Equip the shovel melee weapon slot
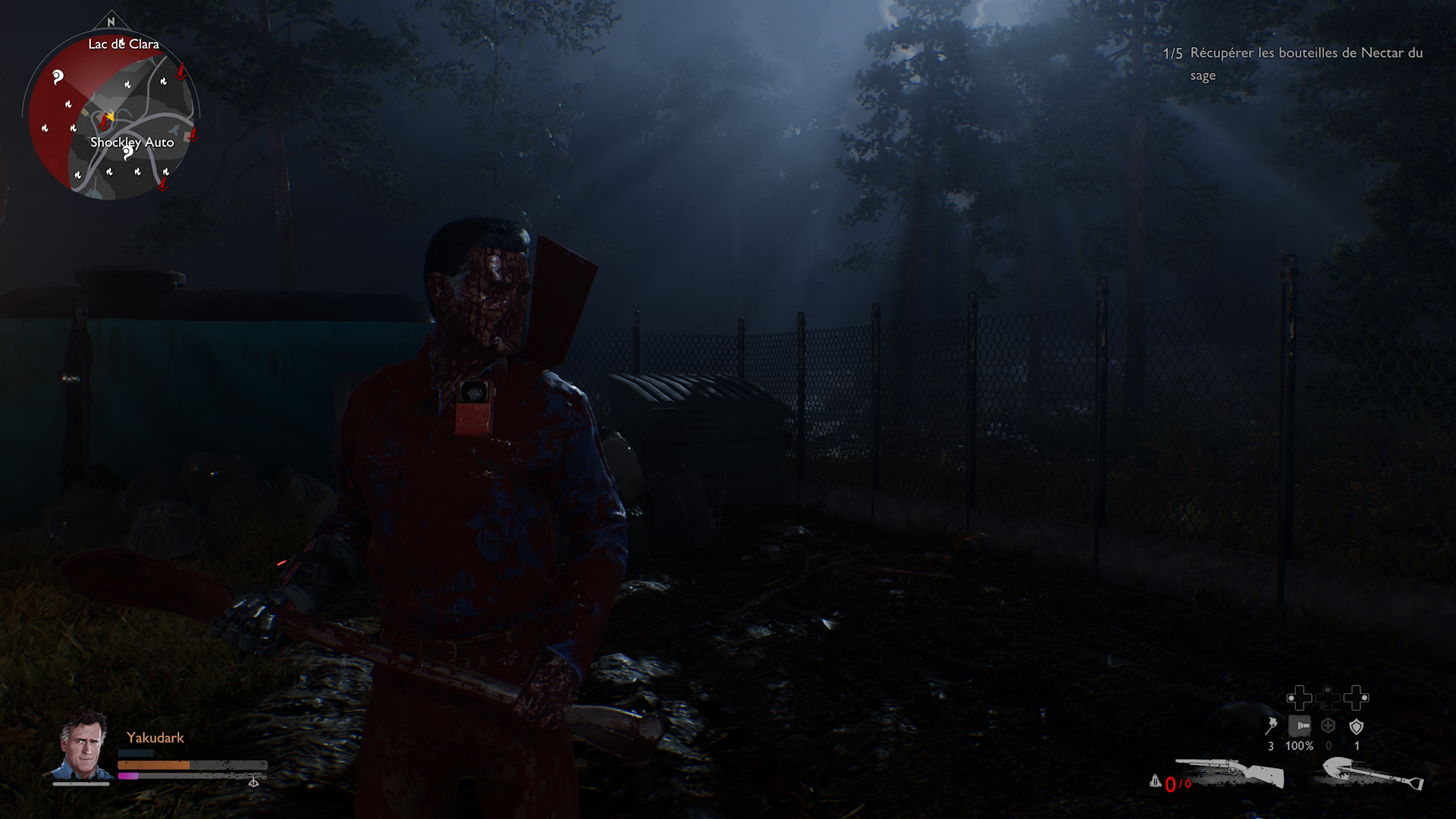Viewport: 1456px width, 819px height. tap(1373, 775)
